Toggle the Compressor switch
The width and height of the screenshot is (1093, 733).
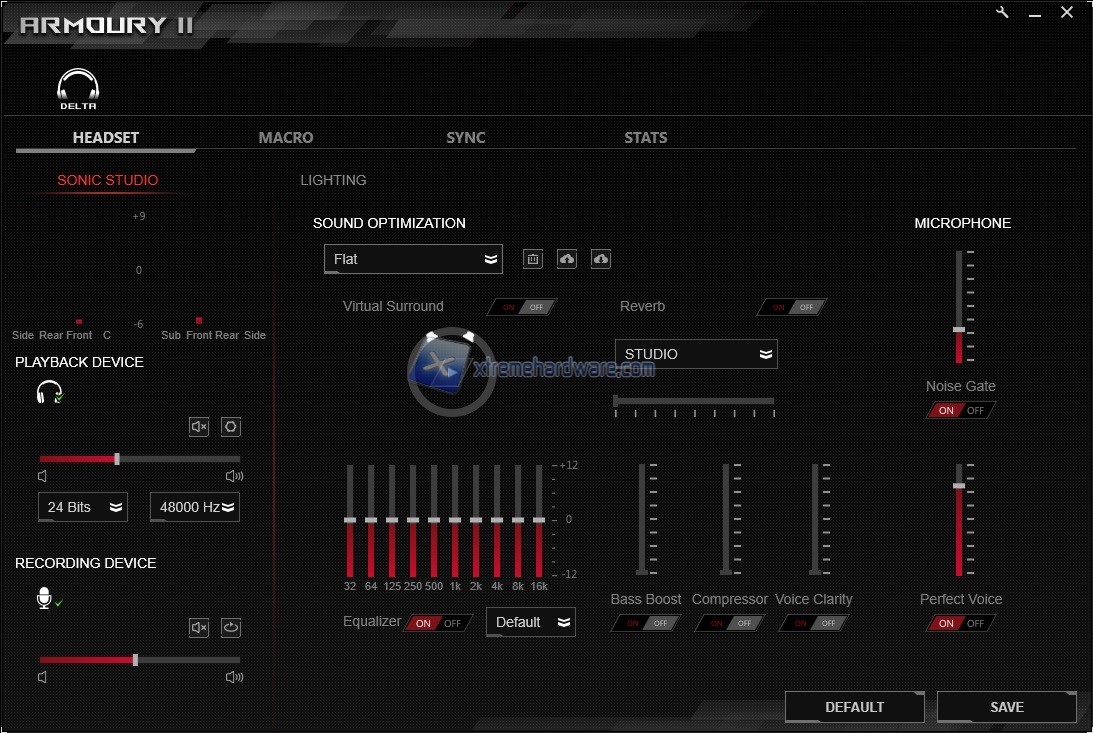point(730,623)
